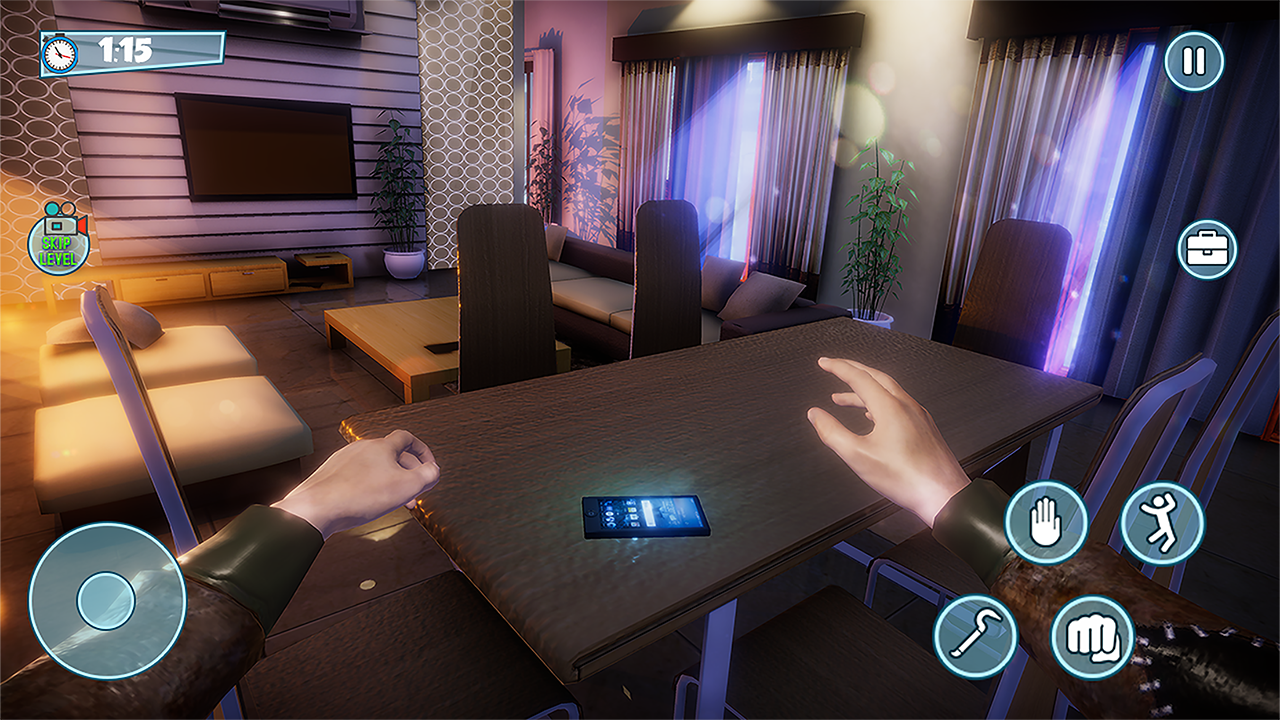Select the hand grab action icon
The height and width of the screenshot is (720, 1280).
1043,522
